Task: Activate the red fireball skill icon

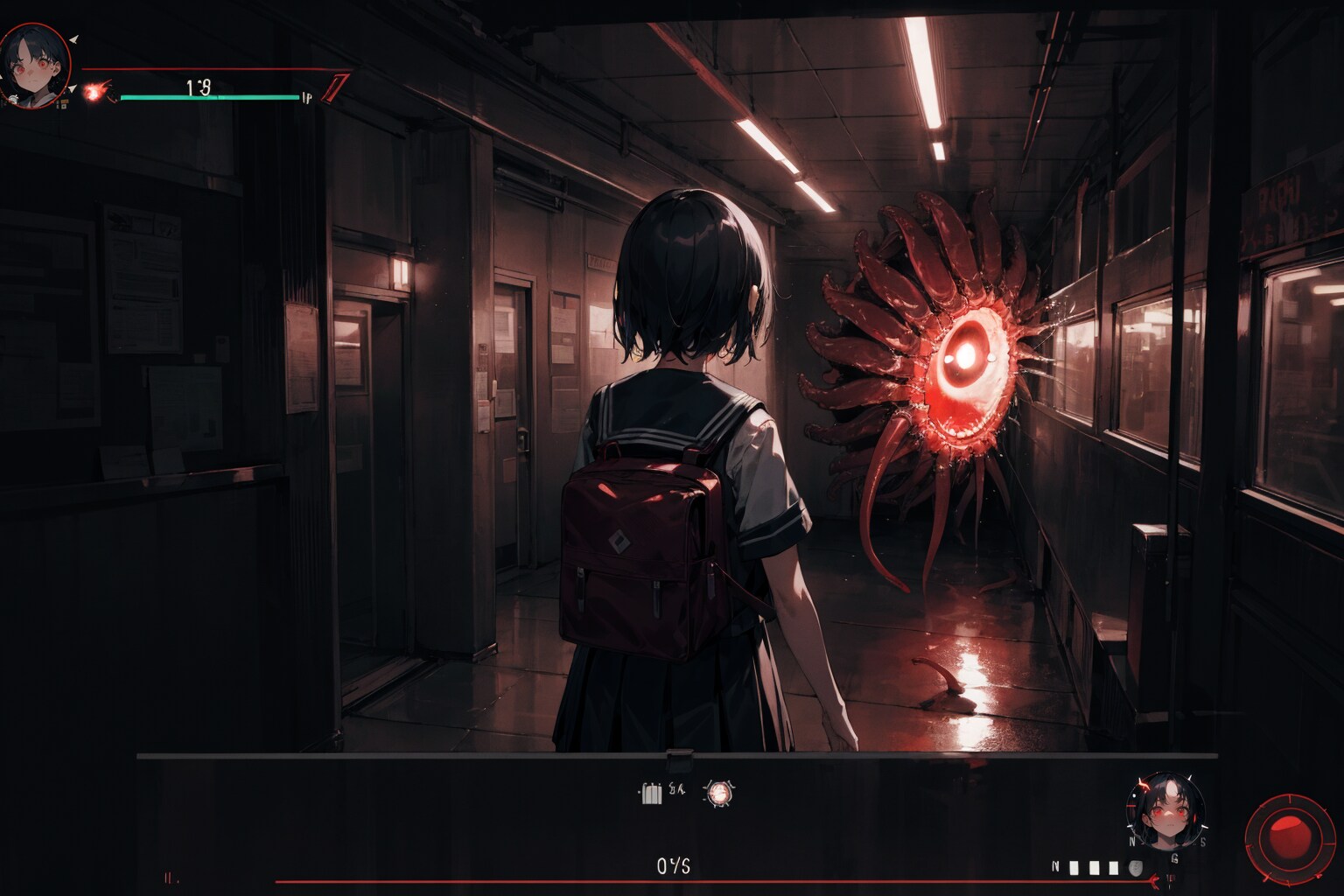Action: tap(95, 91)
